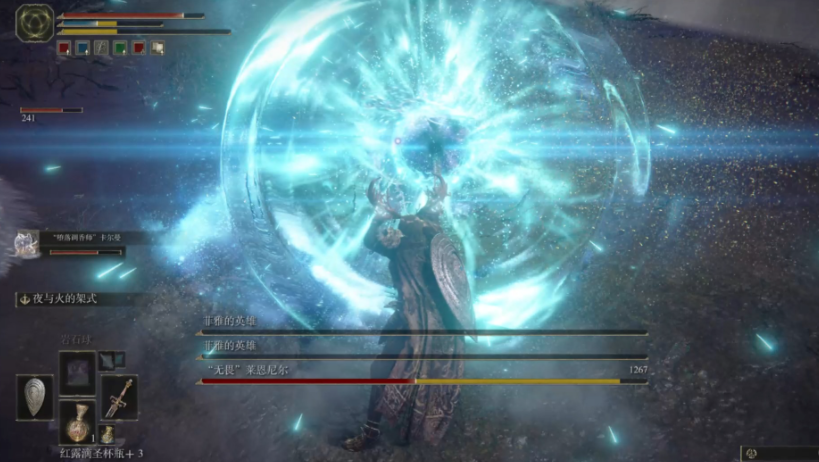This screenshot has height=462, width=819.
Task: Select the silver shield equipment slot
Action: point(35,397)
